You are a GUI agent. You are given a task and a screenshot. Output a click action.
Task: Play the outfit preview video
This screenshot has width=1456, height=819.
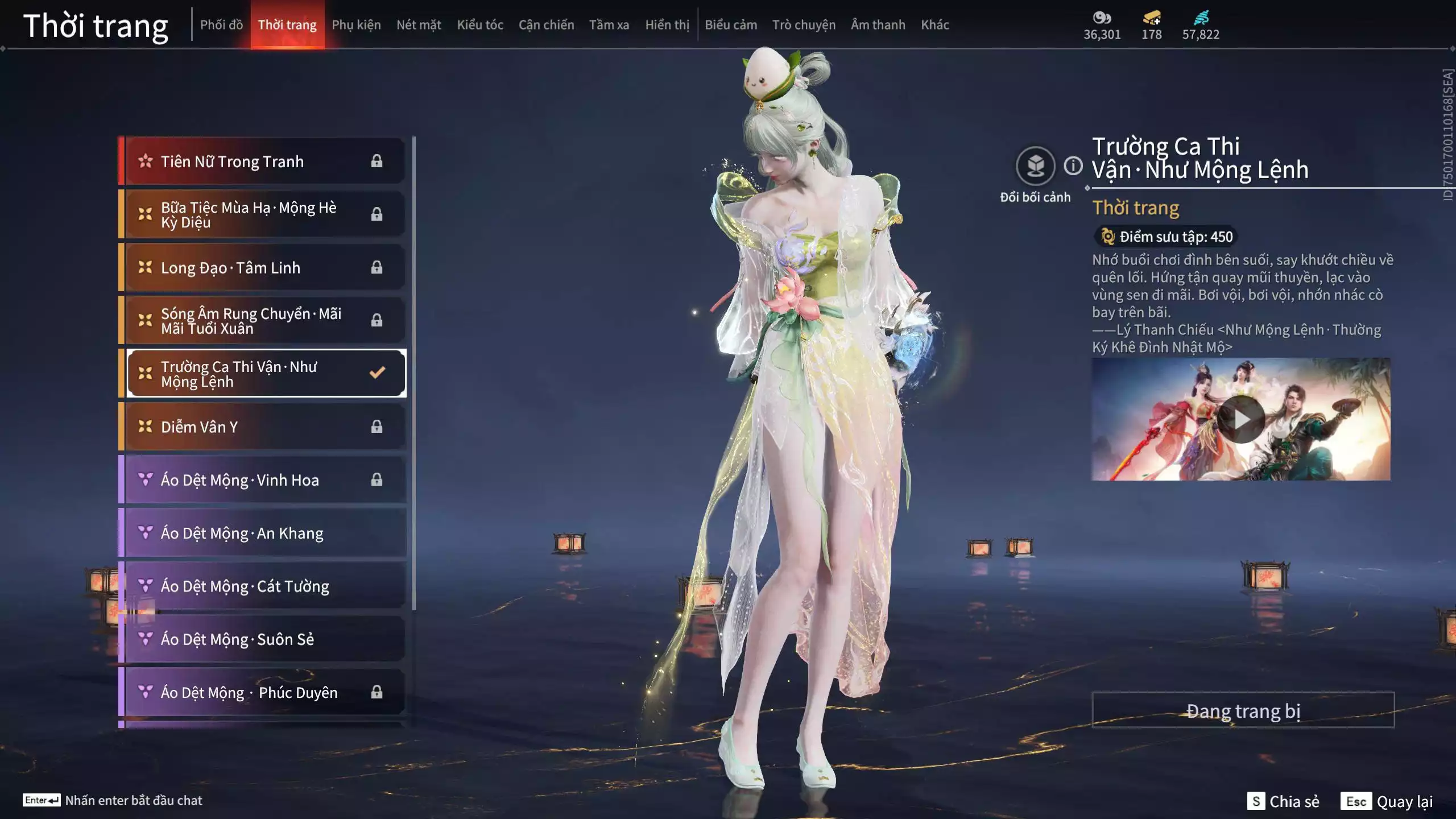click(x=1240, y=419)
